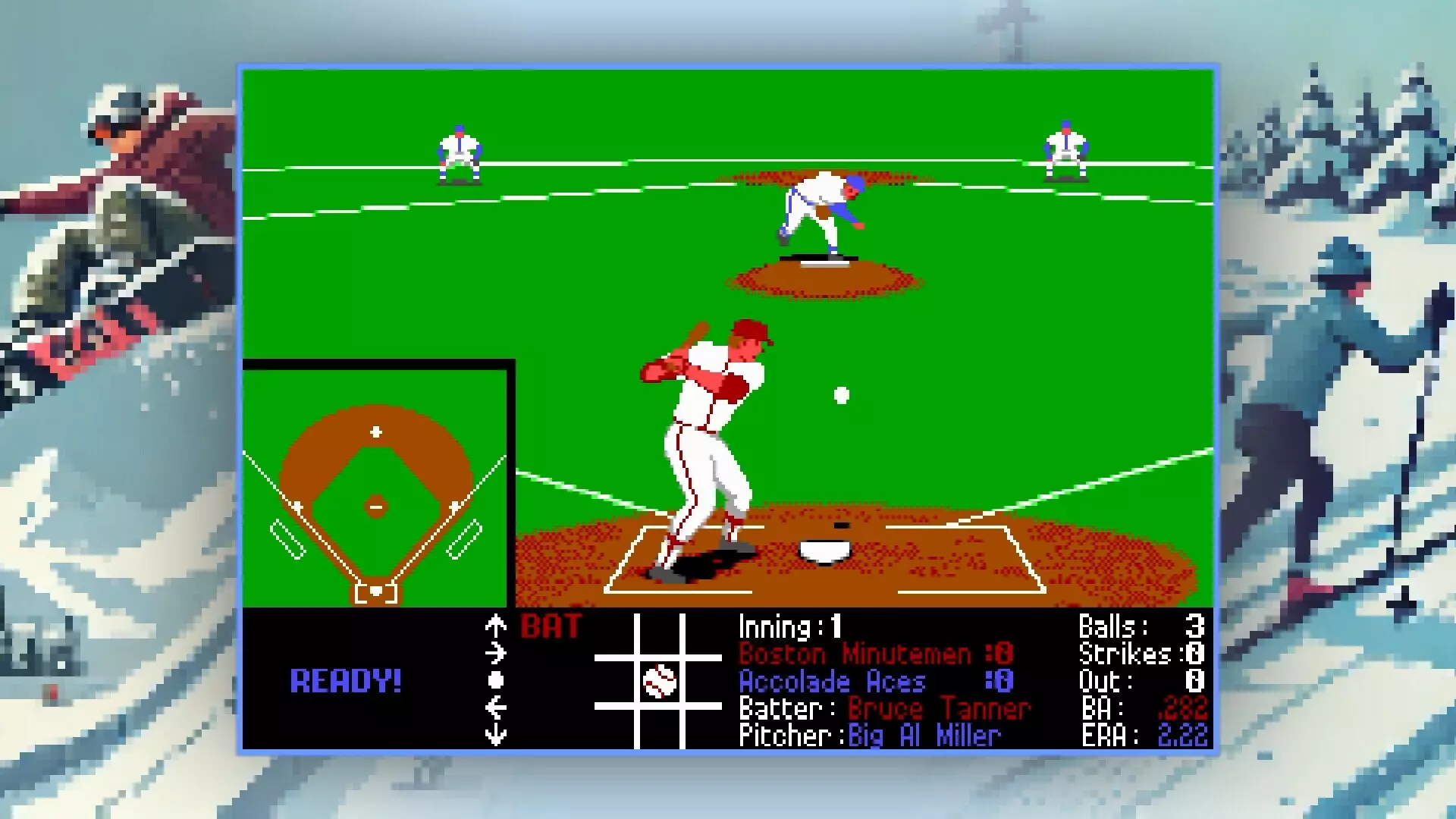Click the READY! button
Screen dimensions: 1456x819
pyautogui.click(x=347, y=681)
